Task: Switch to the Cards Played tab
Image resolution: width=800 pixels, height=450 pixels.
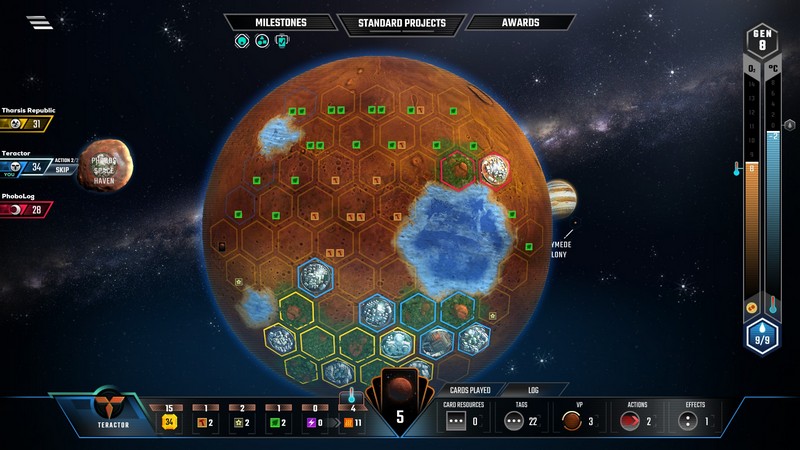Action: pos(467,390)
